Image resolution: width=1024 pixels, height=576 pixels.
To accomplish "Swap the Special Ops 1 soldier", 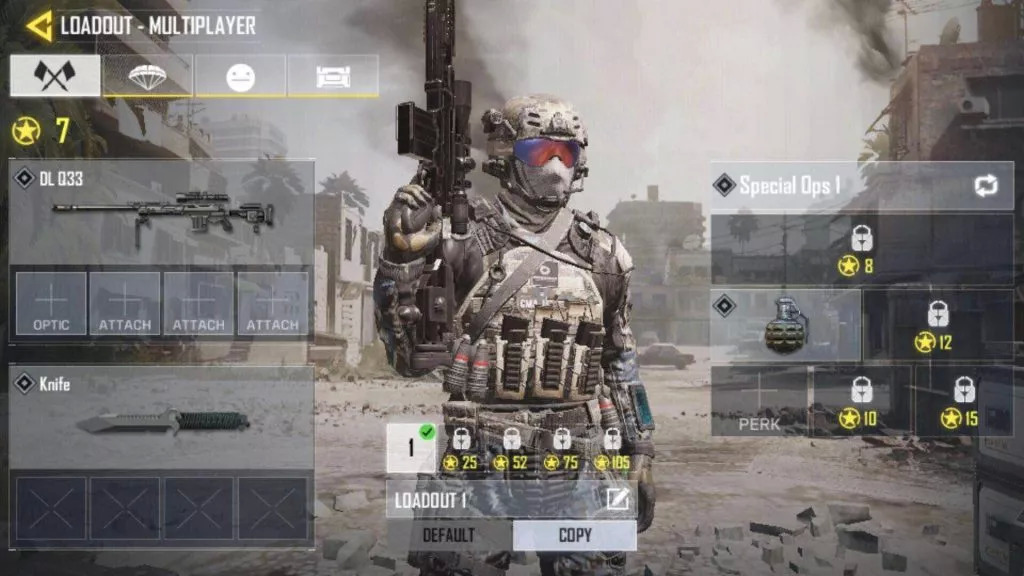I will coord(984,186).
